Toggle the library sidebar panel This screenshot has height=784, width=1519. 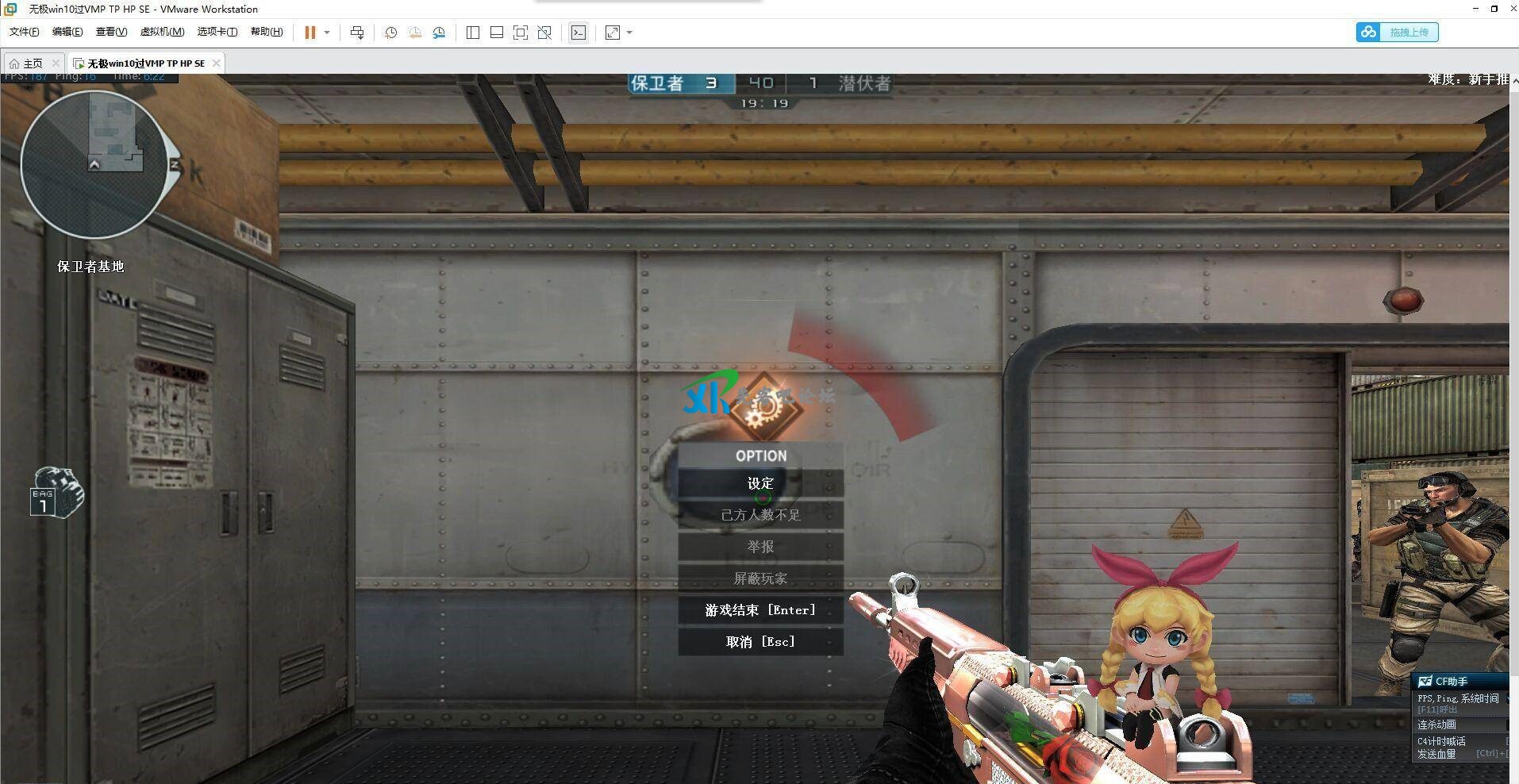(x=472, y=33)
